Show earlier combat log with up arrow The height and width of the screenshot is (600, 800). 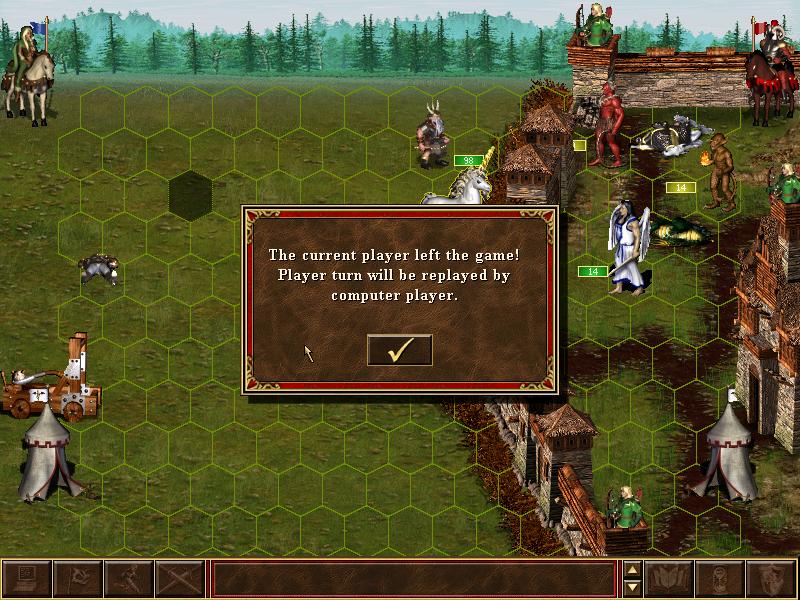click(632, 570)
